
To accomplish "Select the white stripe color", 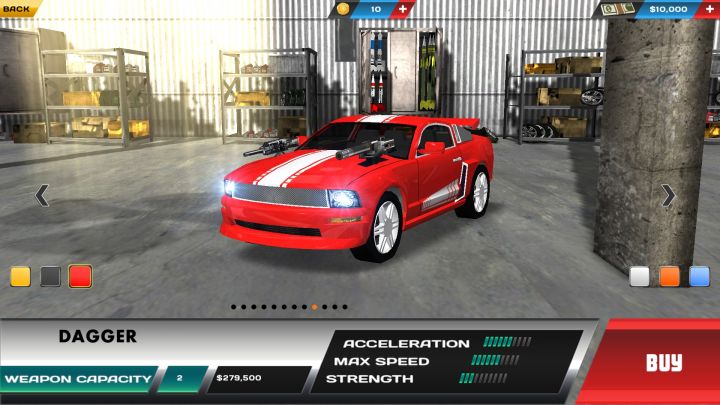I will click(640, 277).
